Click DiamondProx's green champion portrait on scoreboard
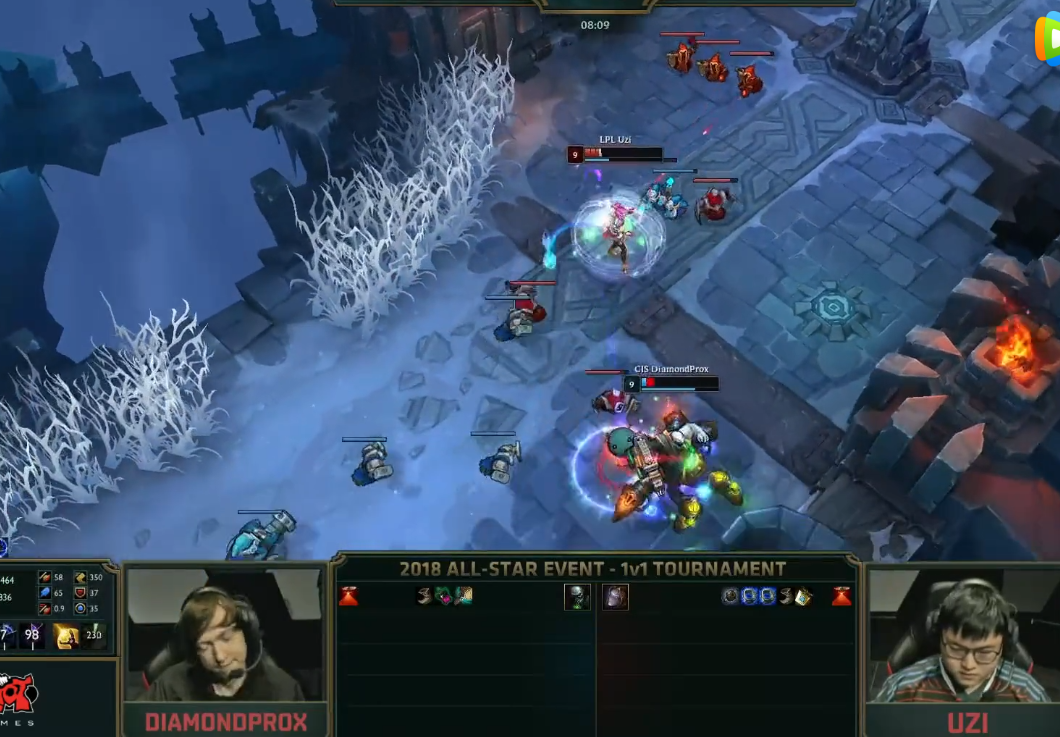Screen dimensions: 1060x737 click(577, 597)
